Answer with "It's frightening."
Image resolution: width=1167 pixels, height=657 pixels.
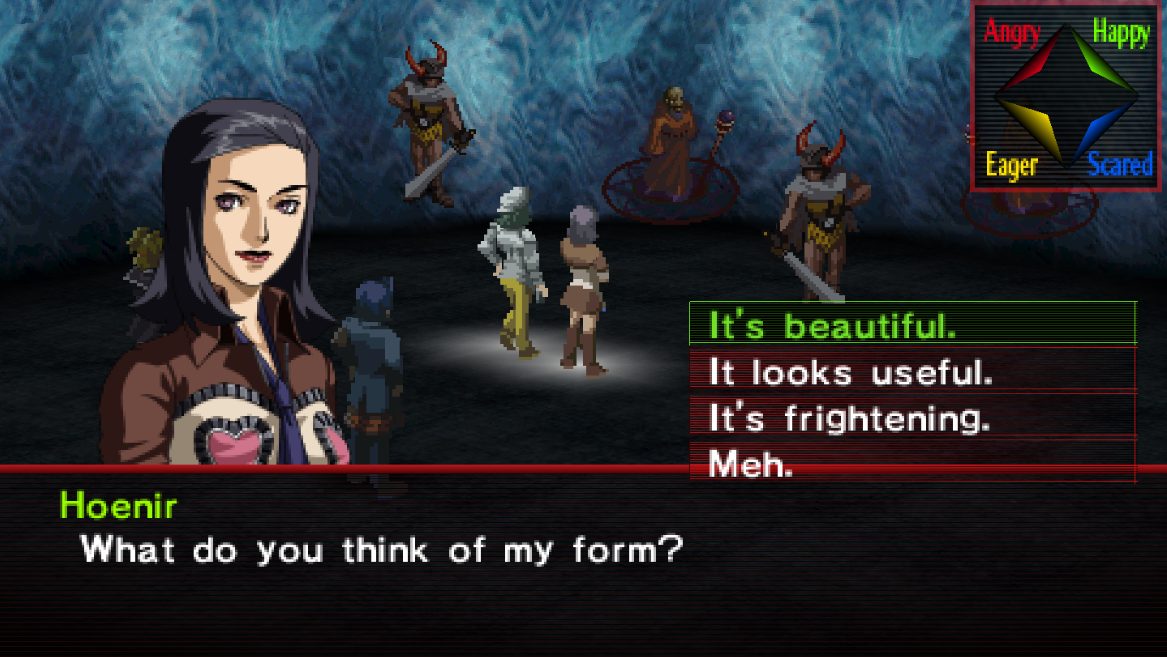tap(911, 418)
